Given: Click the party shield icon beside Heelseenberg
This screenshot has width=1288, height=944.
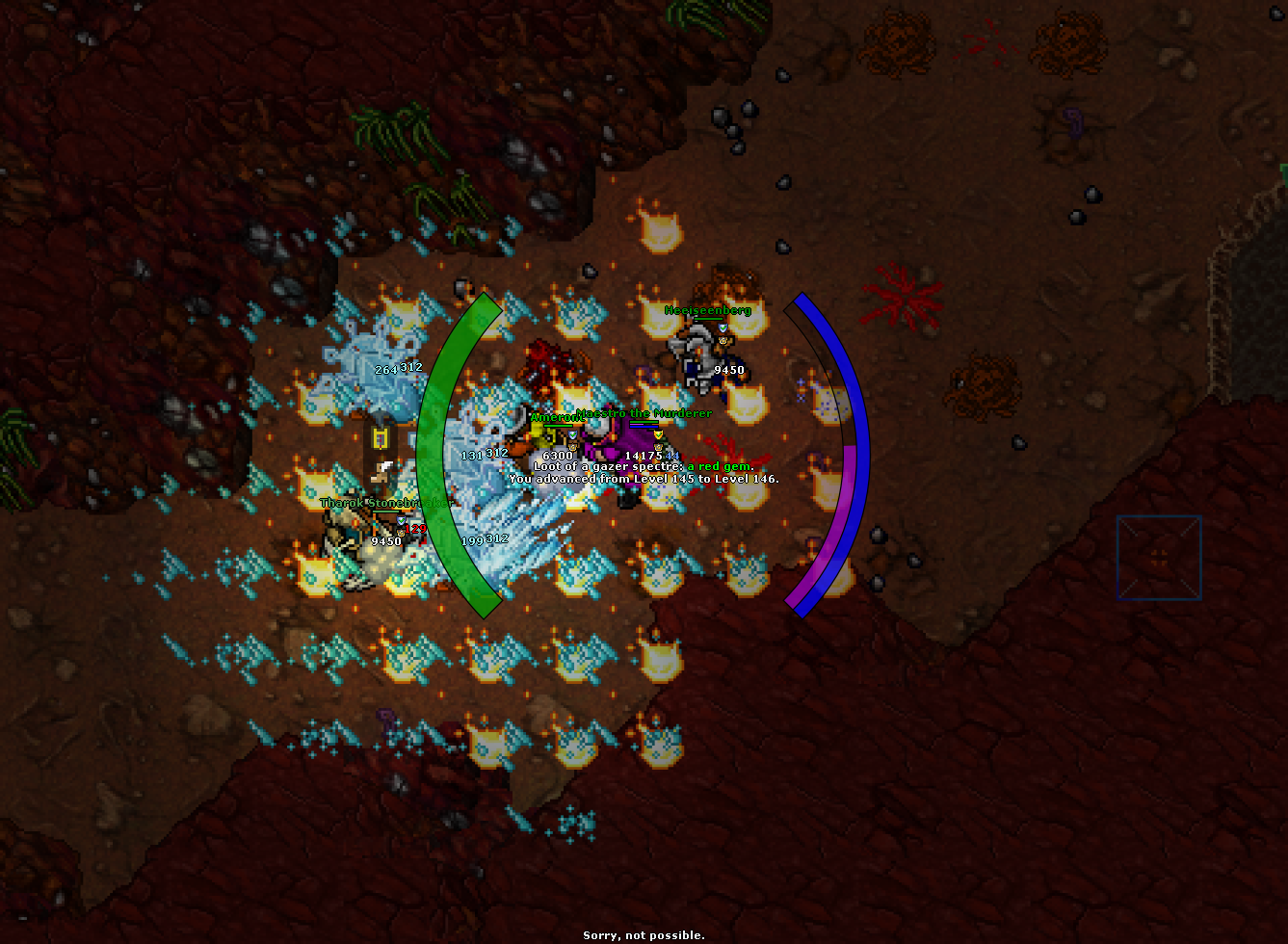Looking at the screenshot, I should (722, 328).
